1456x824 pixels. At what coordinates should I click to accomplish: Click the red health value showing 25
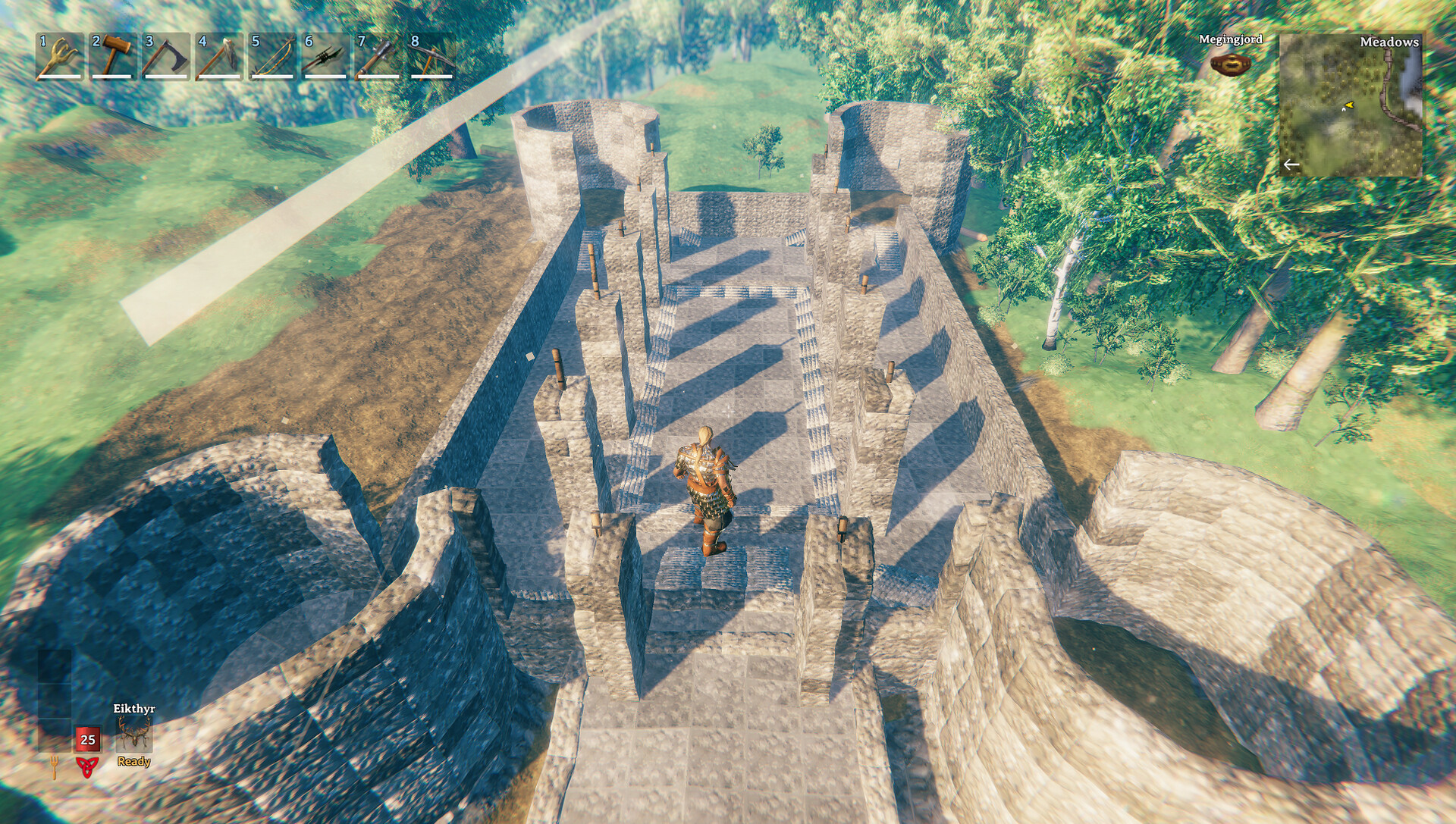(86, 736)
